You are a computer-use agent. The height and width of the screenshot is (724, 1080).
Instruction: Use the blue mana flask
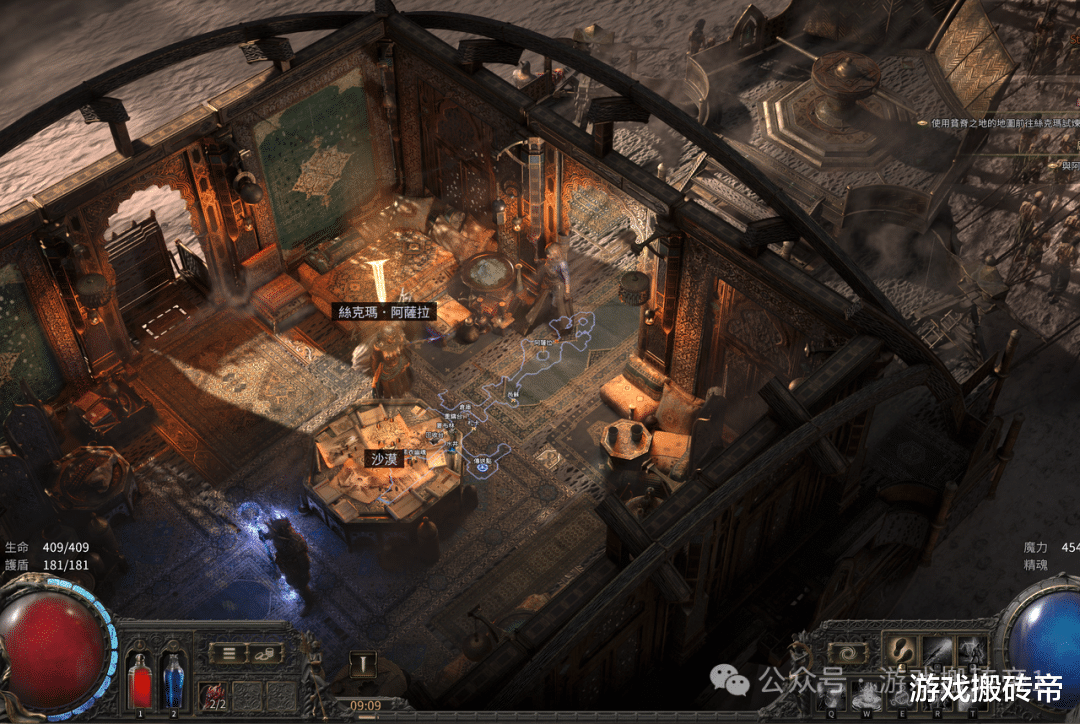click(173, 680)
